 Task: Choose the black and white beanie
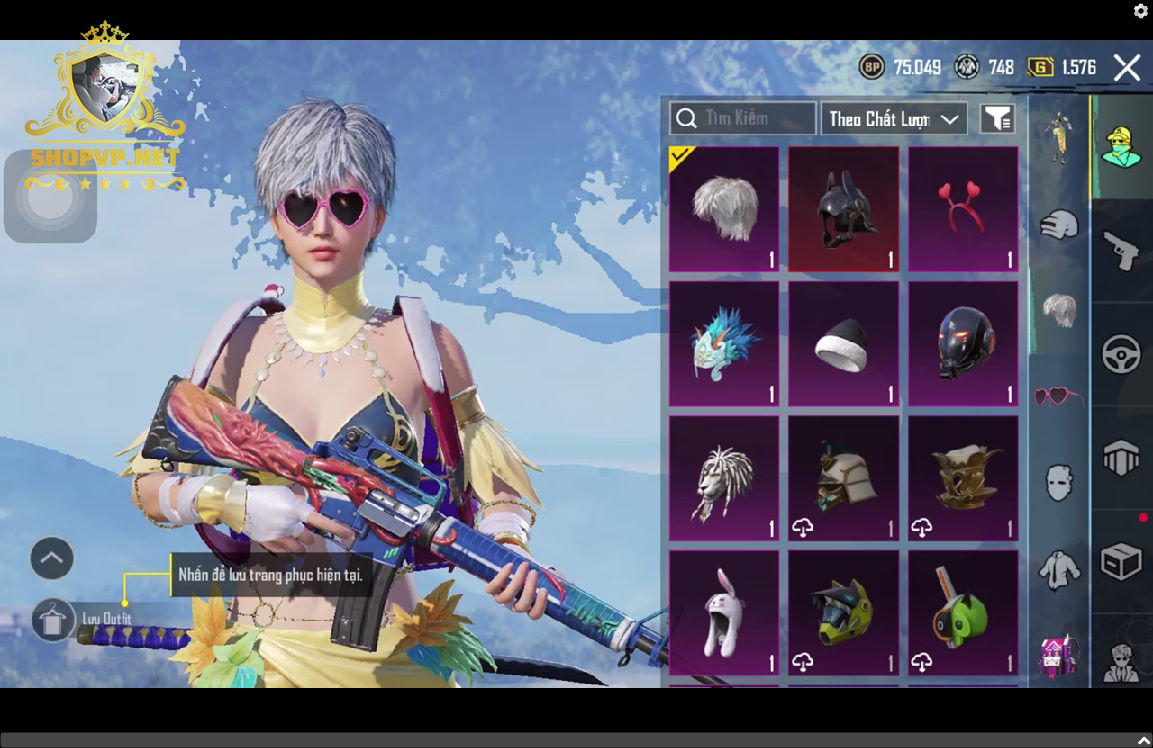click(843, 343)
